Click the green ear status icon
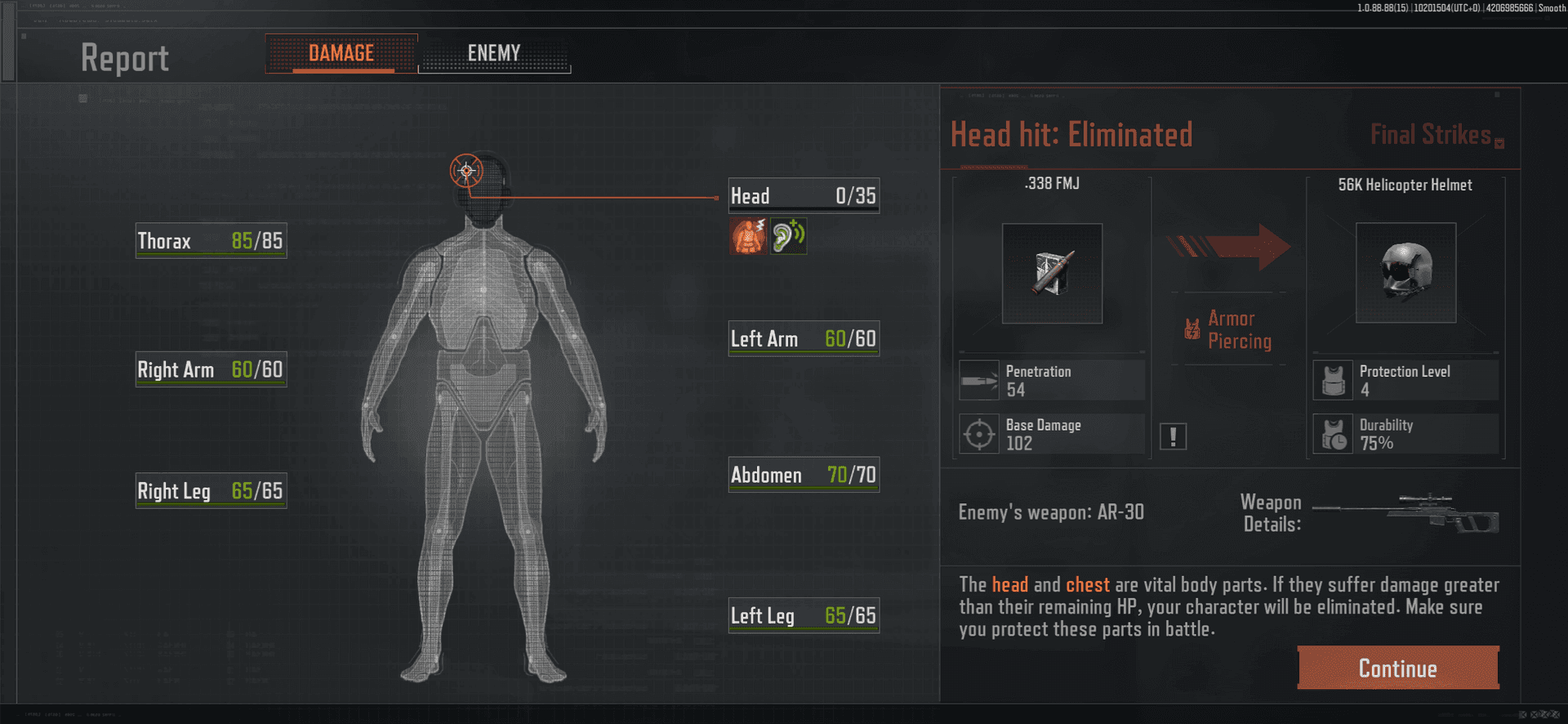Image resolution: width=1568 pixels, height=724 pixels. pos(788,236)
